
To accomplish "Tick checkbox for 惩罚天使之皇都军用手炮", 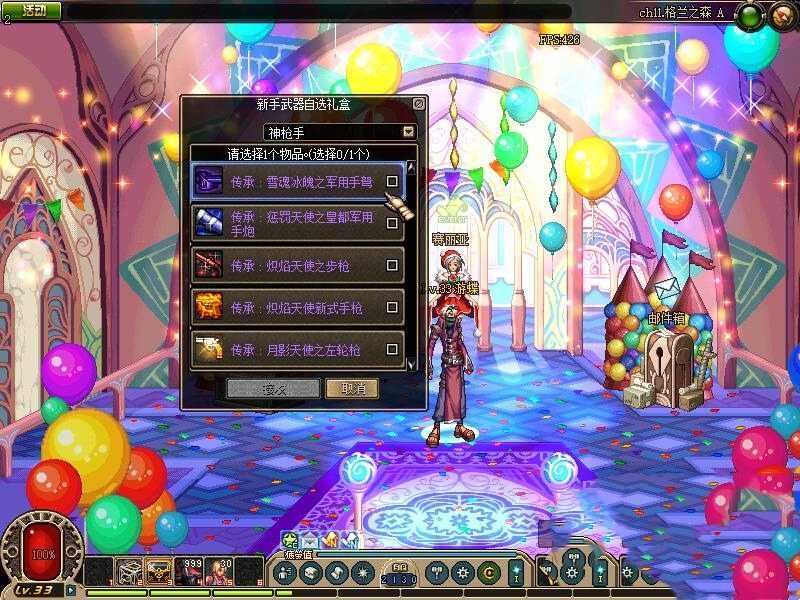I will click(393, 223).
